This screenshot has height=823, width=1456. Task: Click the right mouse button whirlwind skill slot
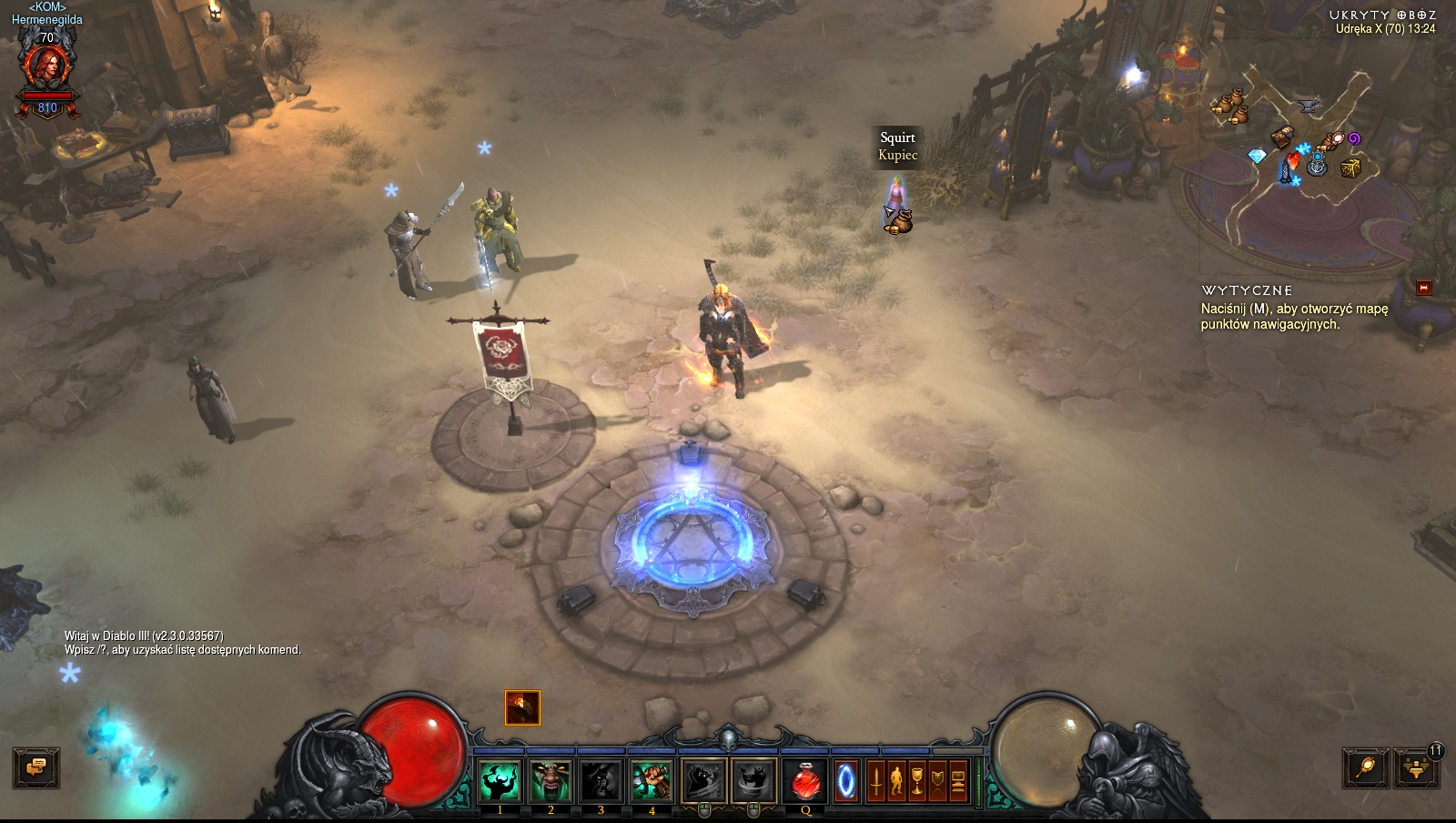753,780
